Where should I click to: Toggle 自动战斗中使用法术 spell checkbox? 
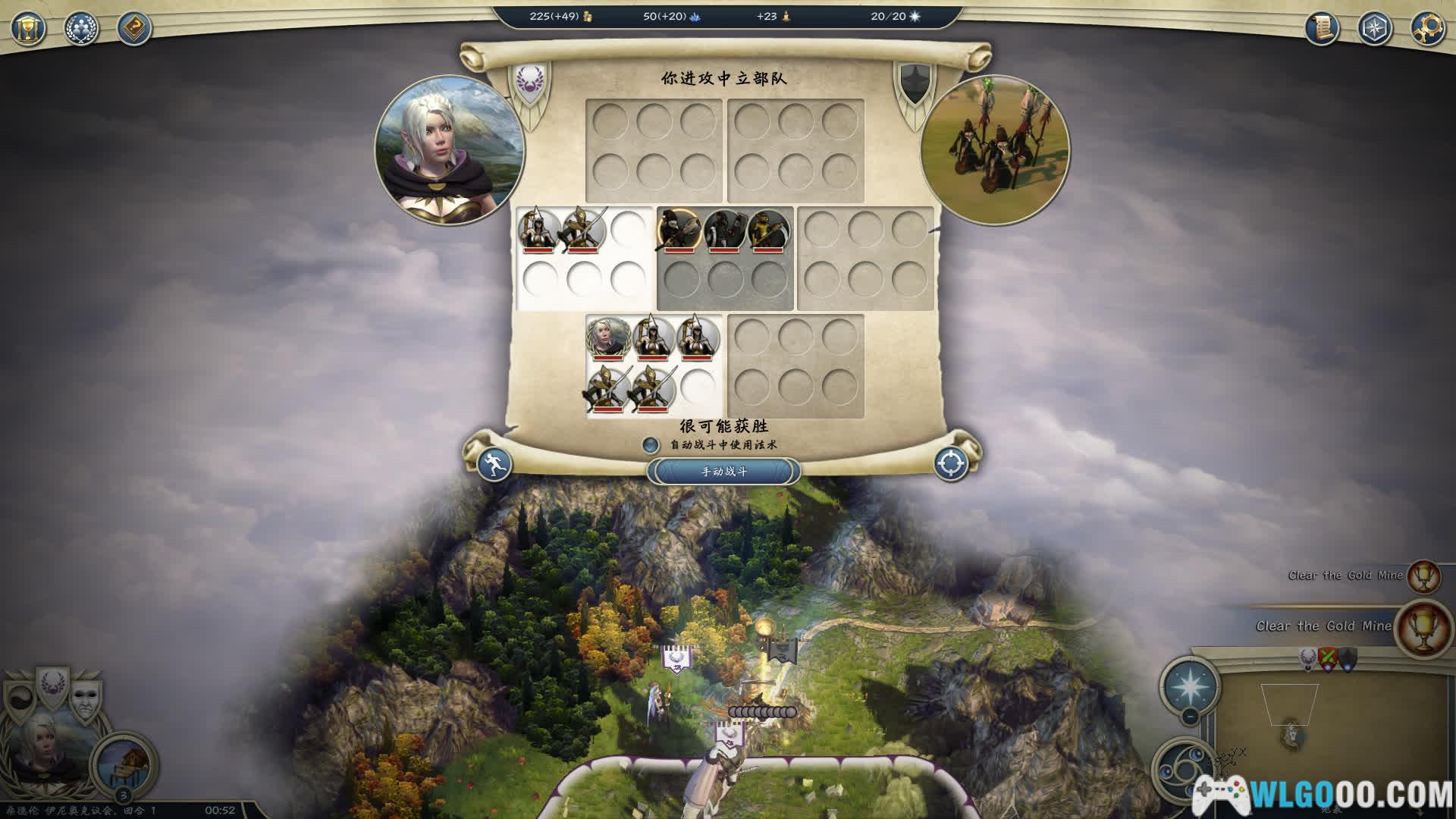tap(650, 445)
